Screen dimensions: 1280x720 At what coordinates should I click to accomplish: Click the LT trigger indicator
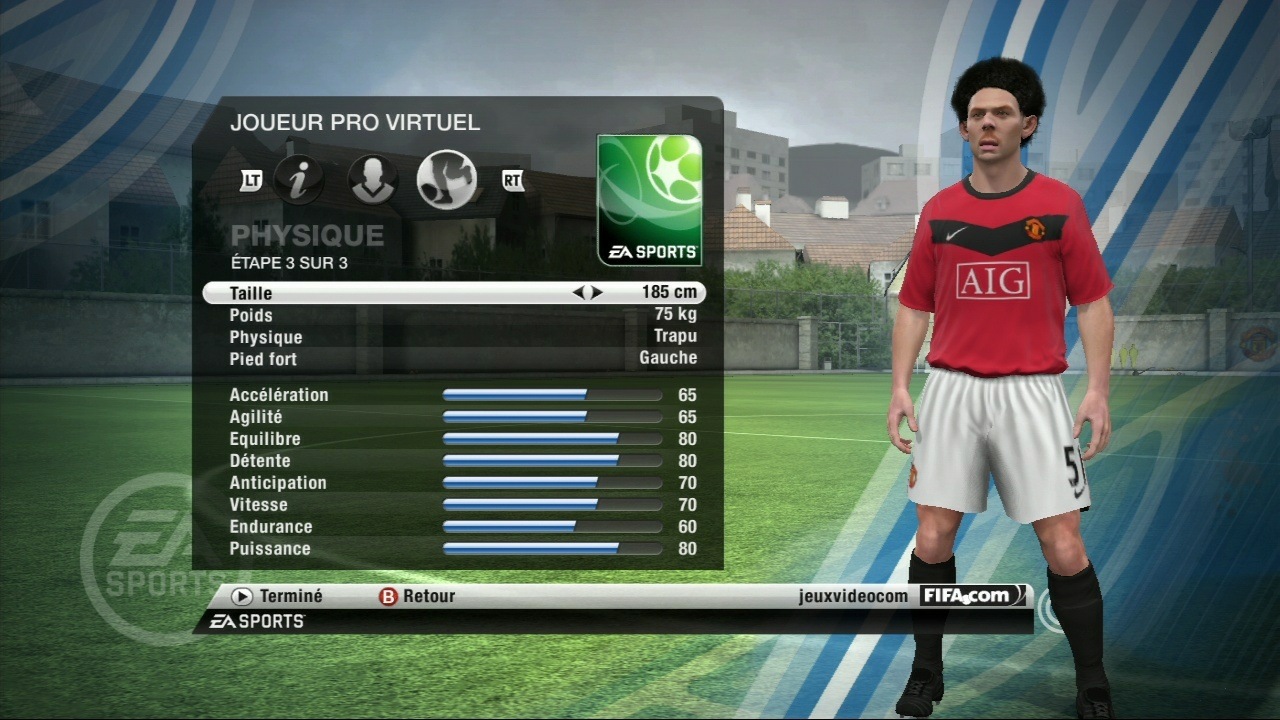[250, 179]
